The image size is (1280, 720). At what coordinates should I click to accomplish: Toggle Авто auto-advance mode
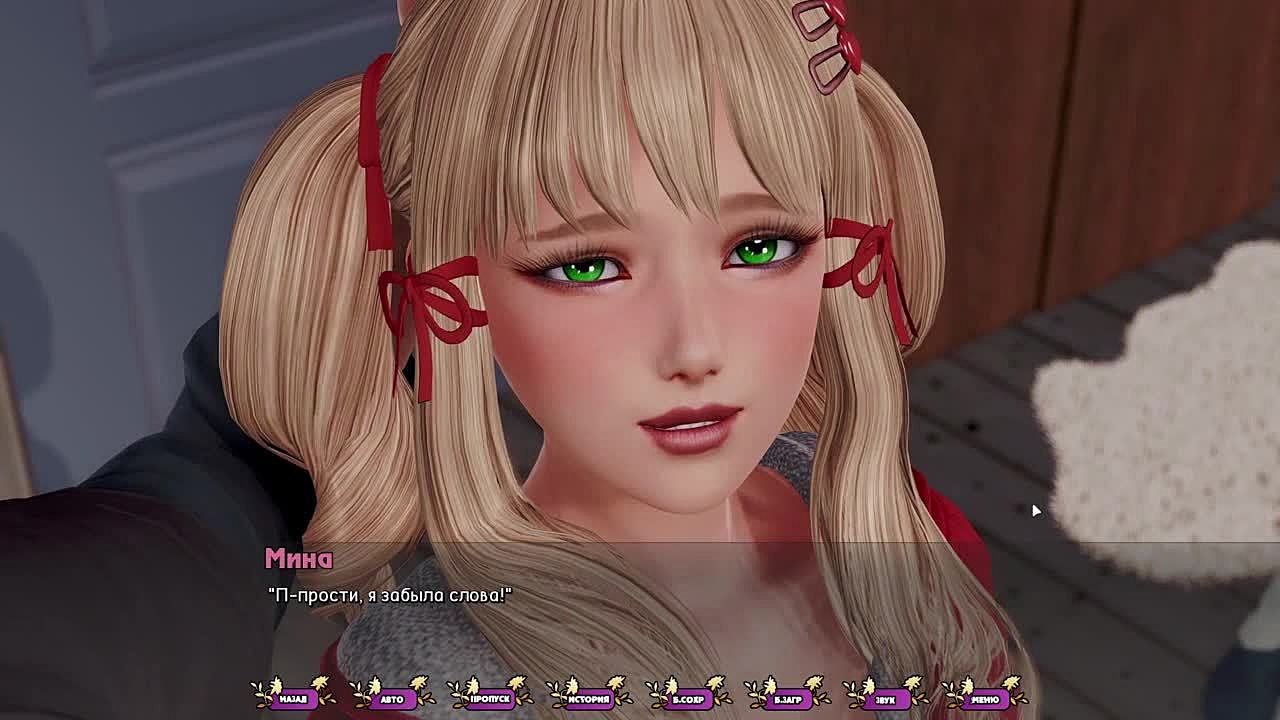coord(392,698)
